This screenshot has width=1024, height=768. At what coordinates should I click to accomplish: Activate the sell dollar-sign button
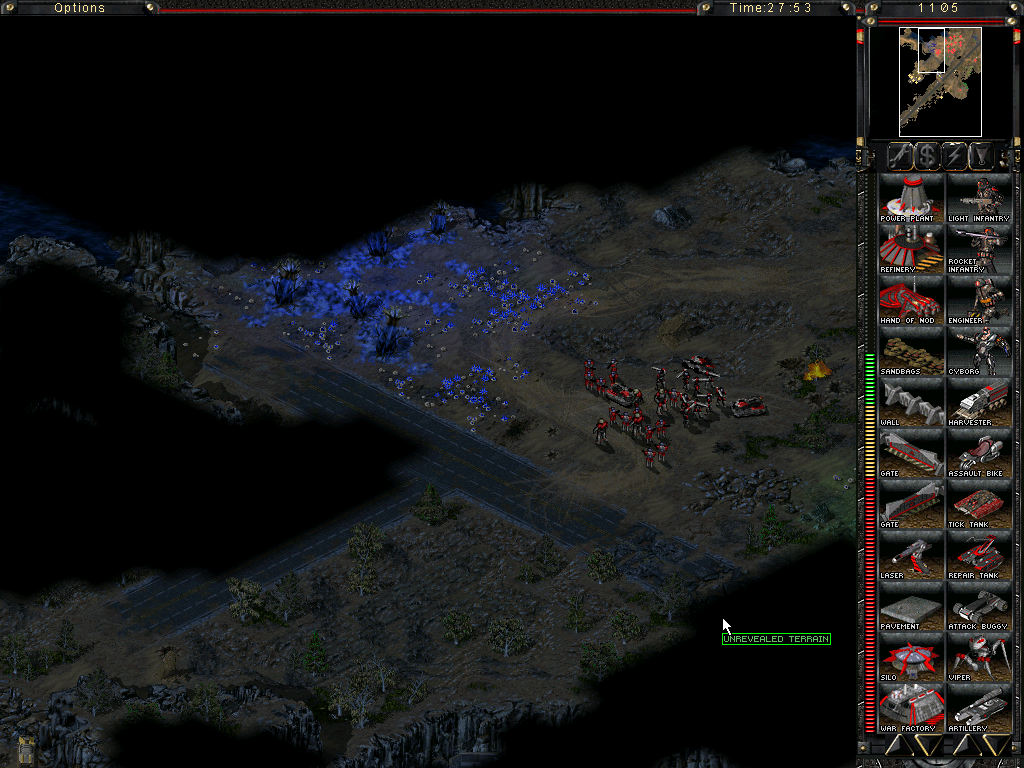coord(928,156)
